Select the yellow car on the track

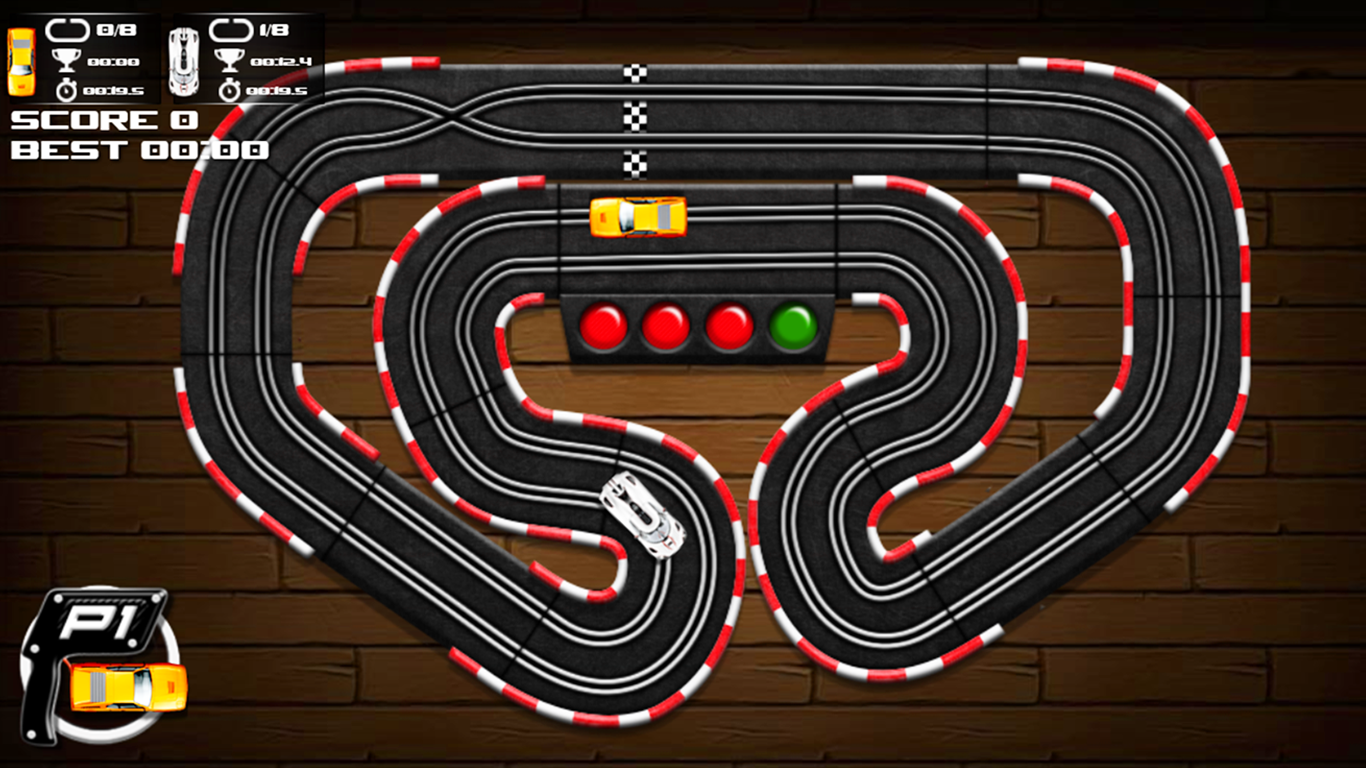coord(640,216)
